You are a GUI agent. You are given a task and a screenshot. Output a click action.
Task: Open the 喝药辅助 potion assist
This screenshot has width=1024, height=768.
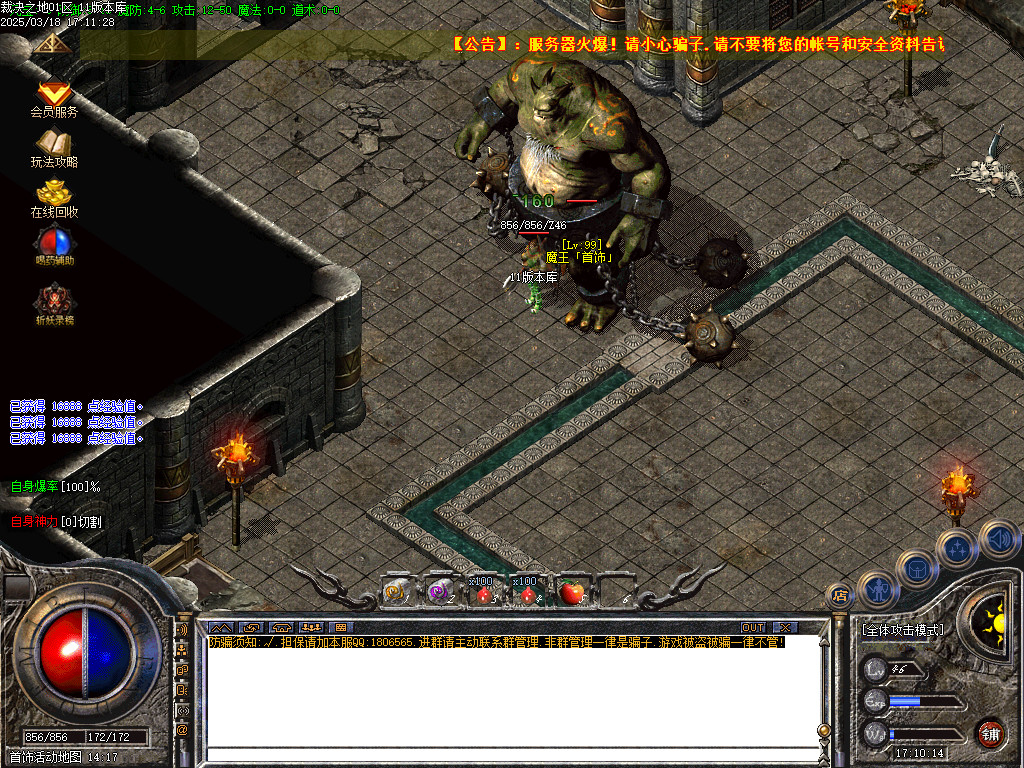[x=54, y=242]
